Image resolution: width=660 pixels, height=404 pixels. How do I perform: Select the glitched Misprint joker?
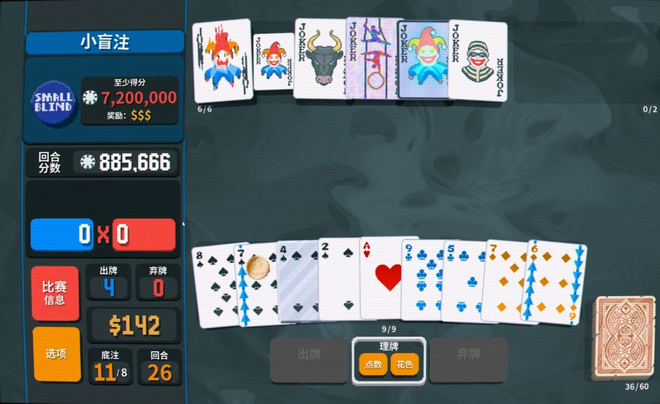pyautogui.click(x=222, y=62)
